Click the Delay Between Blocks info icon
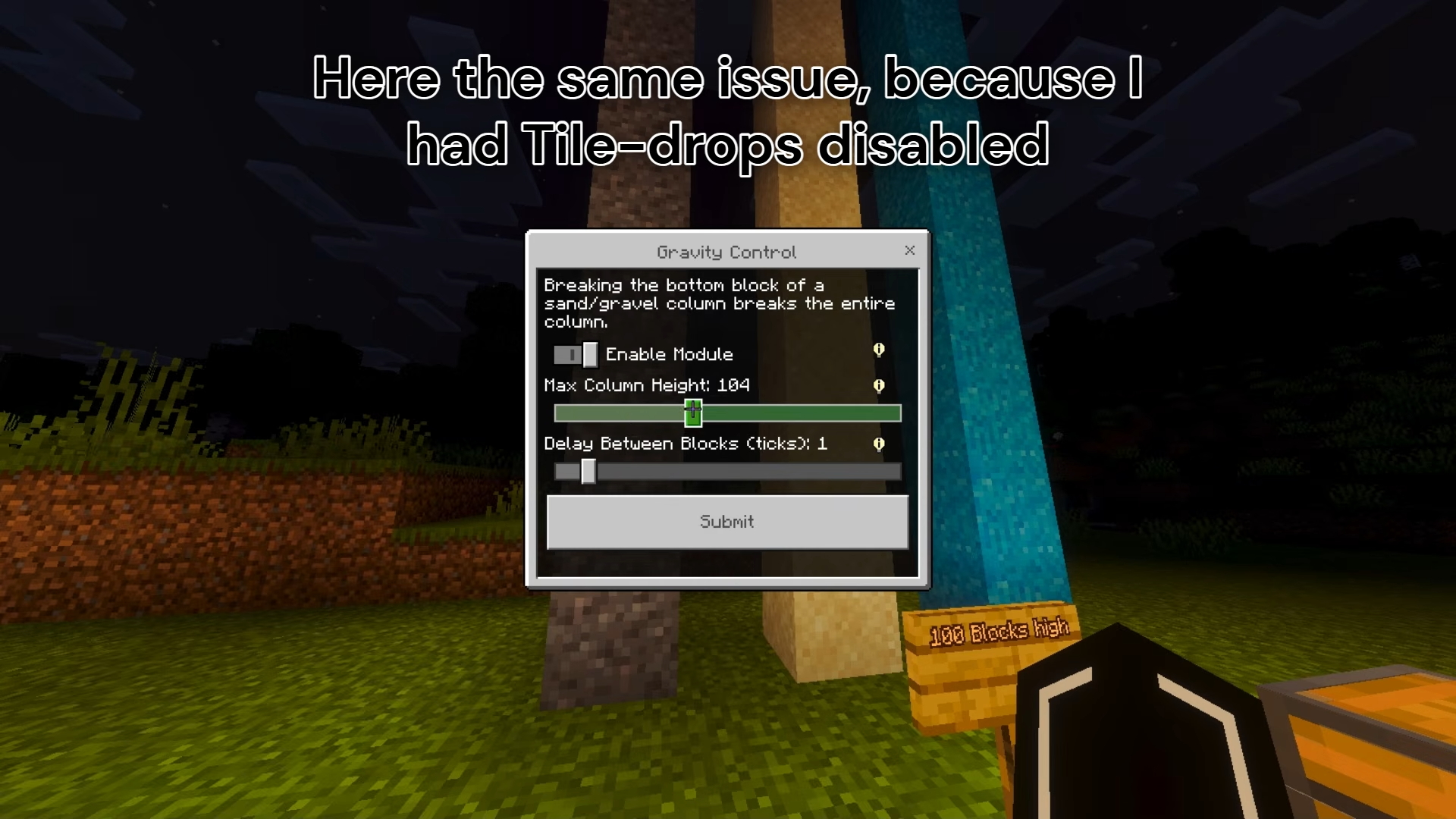The image size is (1456, 819). click(x=879, y=444)
